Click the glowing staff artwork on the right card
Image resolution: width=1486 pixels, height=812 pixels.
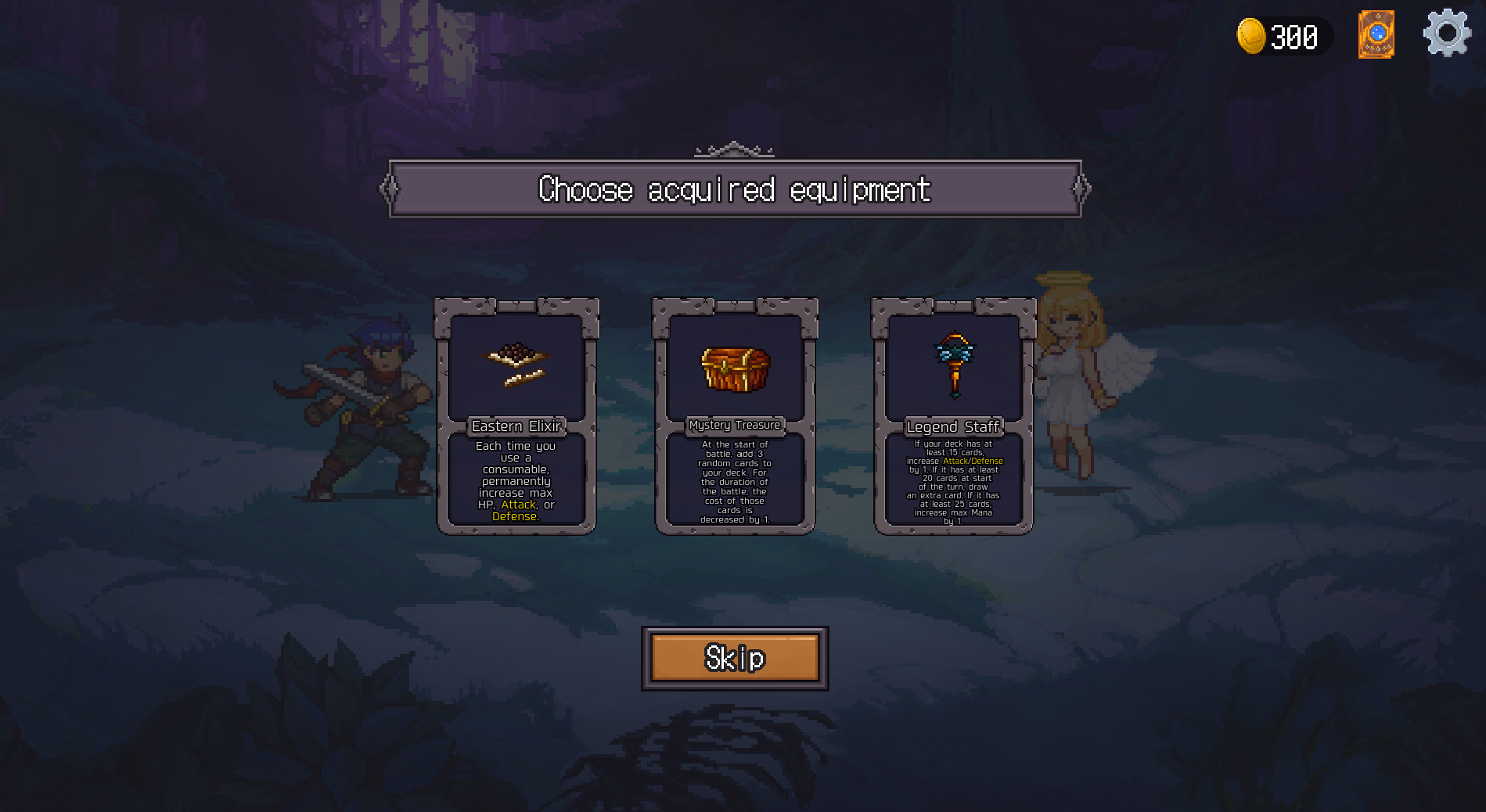953,364
